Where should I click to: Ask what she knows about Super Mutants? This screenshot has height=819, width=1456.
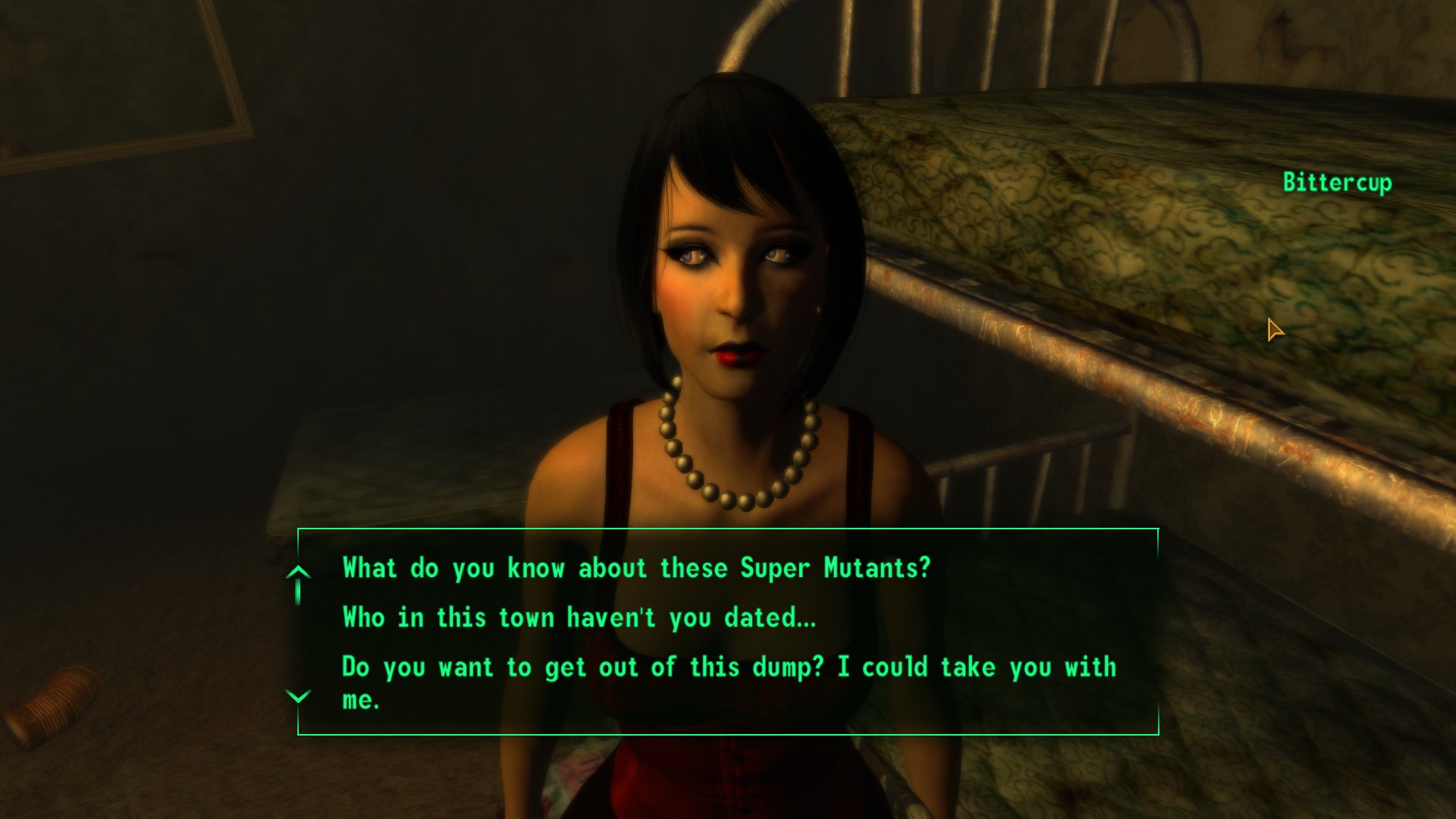pyautogui.click(x=635, y=568)
